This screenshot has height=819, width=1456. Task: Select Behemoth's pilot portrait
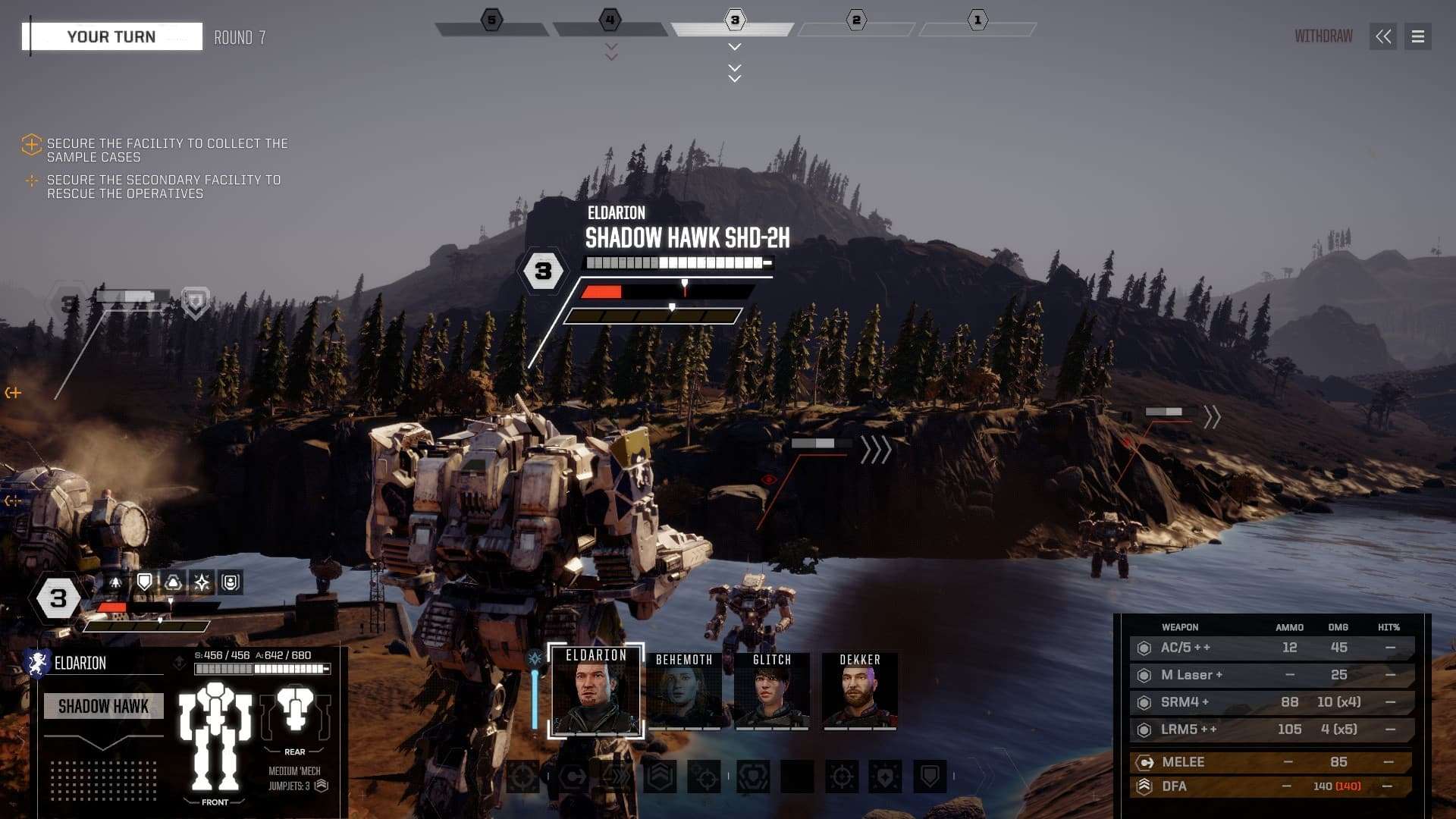point(684,690)
